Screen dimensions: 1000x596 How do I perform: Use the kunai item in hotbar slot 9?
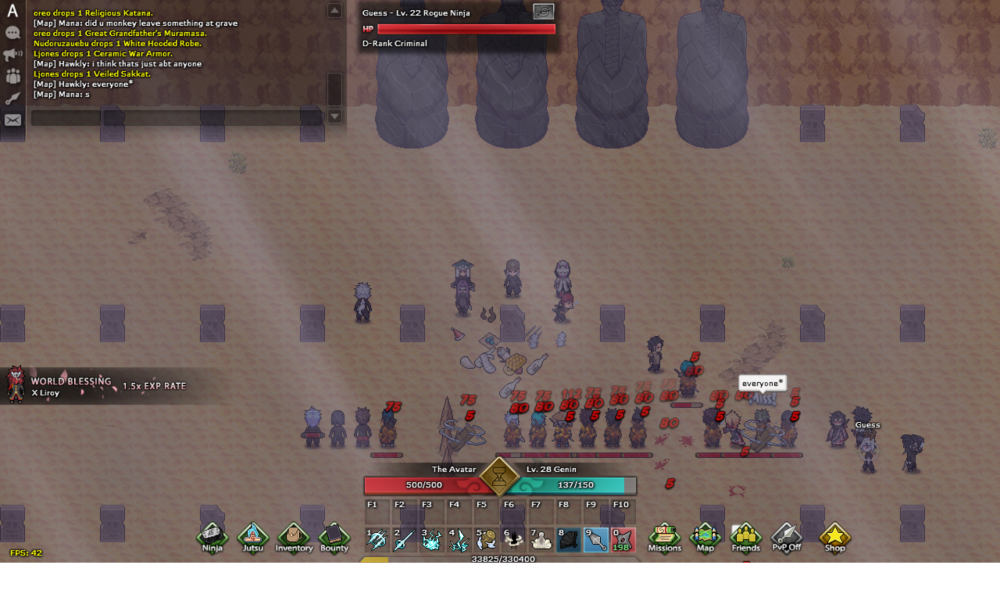tap(595, 541)
